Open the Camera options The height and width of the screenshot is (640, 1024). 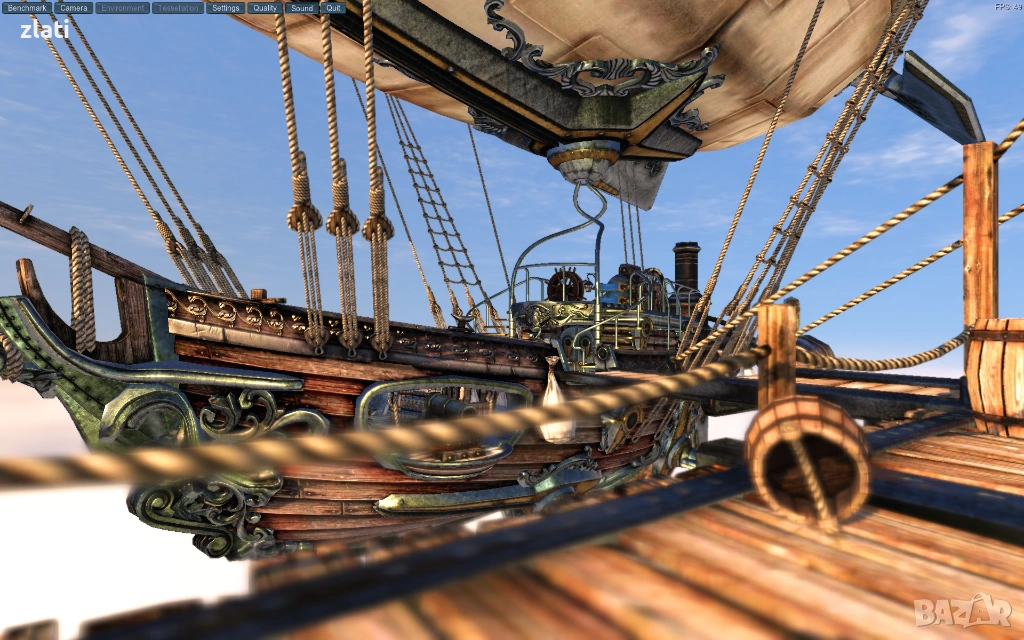[x=74, y=8]
